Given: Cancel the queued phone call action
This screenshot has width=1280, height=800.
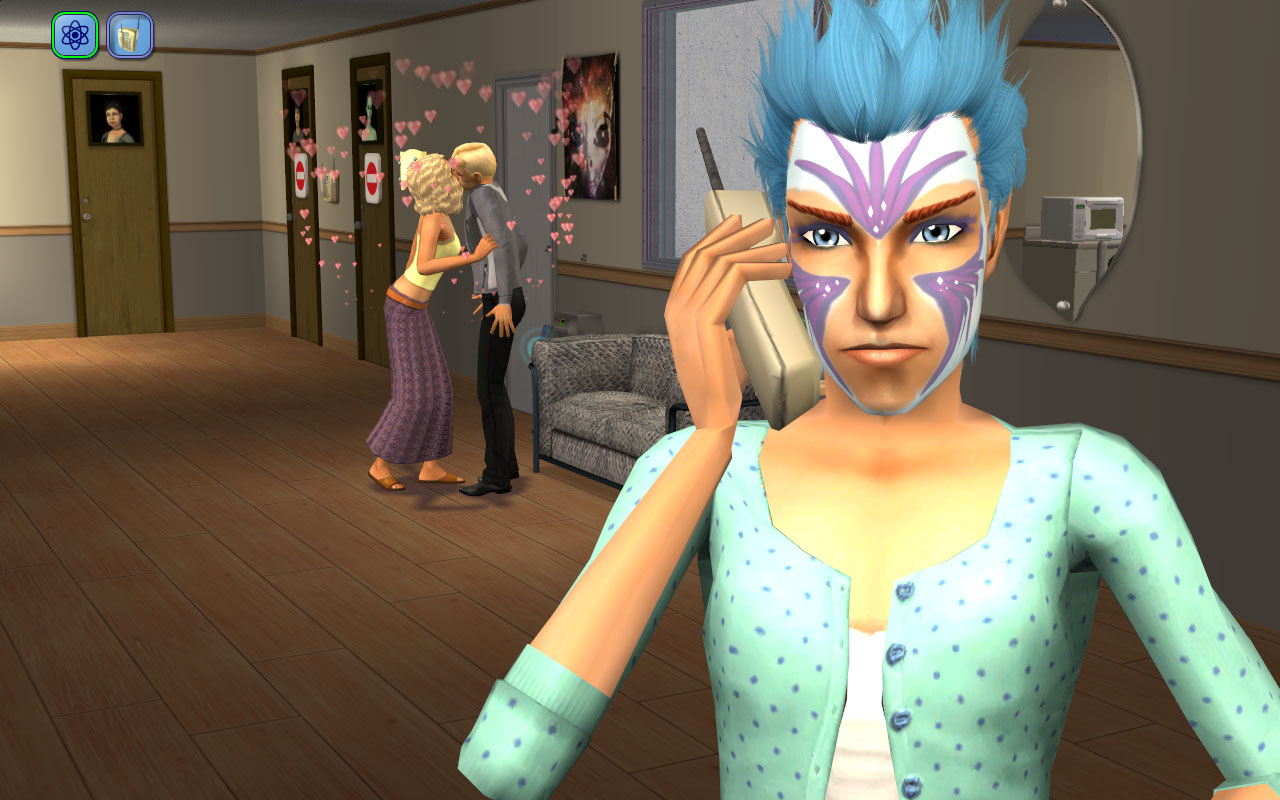Looking at the screenshot, I should tap(129, 35).
